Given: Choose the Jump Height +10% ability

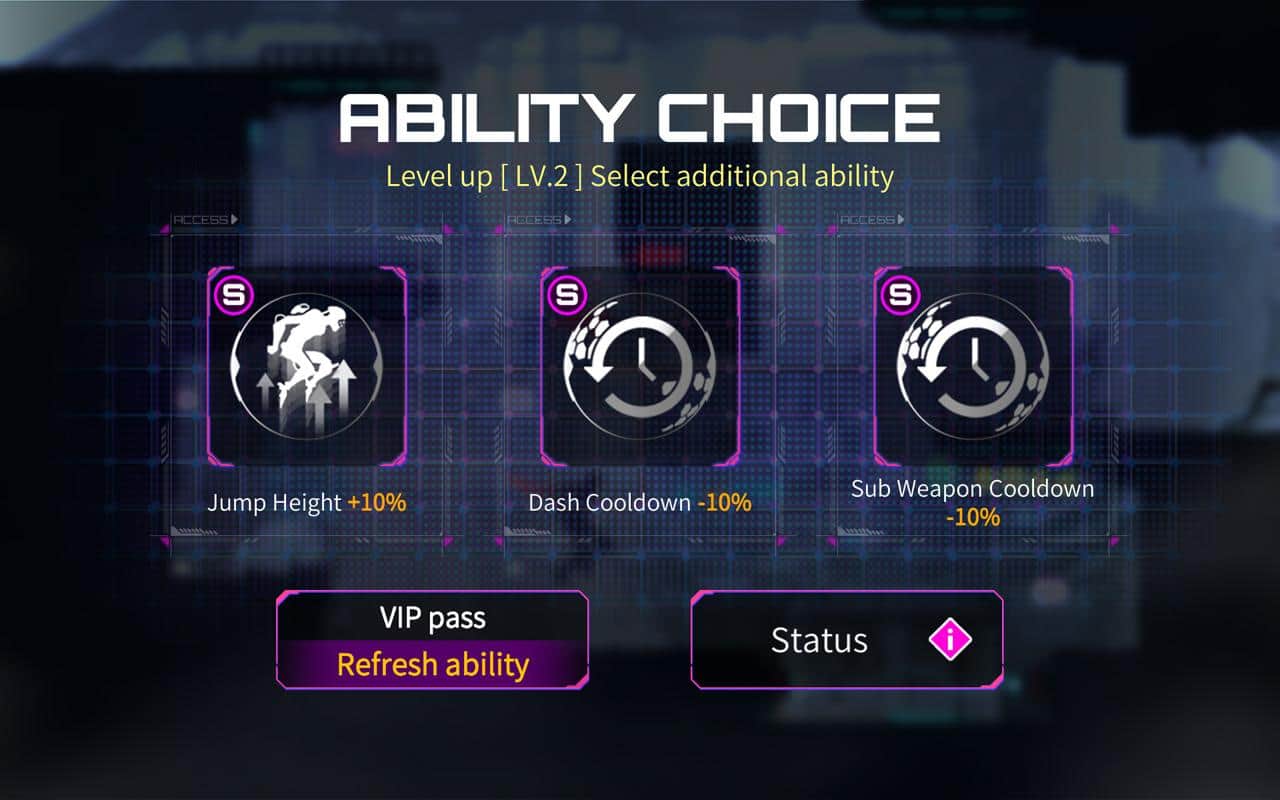Looking at the screenshot, I should pyautogui.click(x=306, y=367).
